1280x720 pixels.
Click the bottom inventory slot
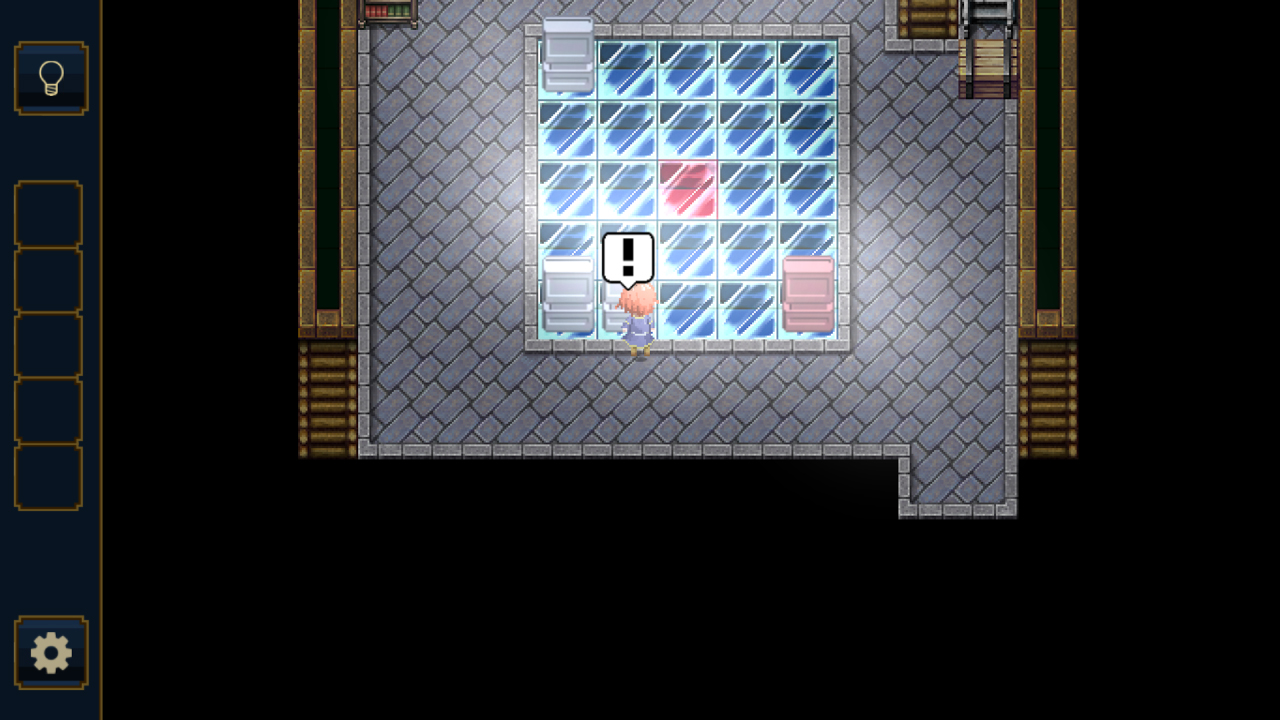(49, 477)
